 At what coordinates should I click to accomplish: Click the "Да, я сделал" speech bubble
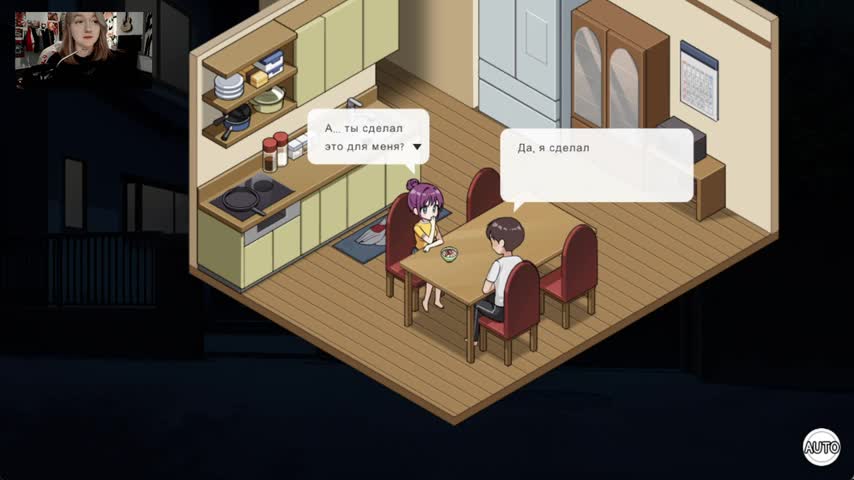click(596, 164)
